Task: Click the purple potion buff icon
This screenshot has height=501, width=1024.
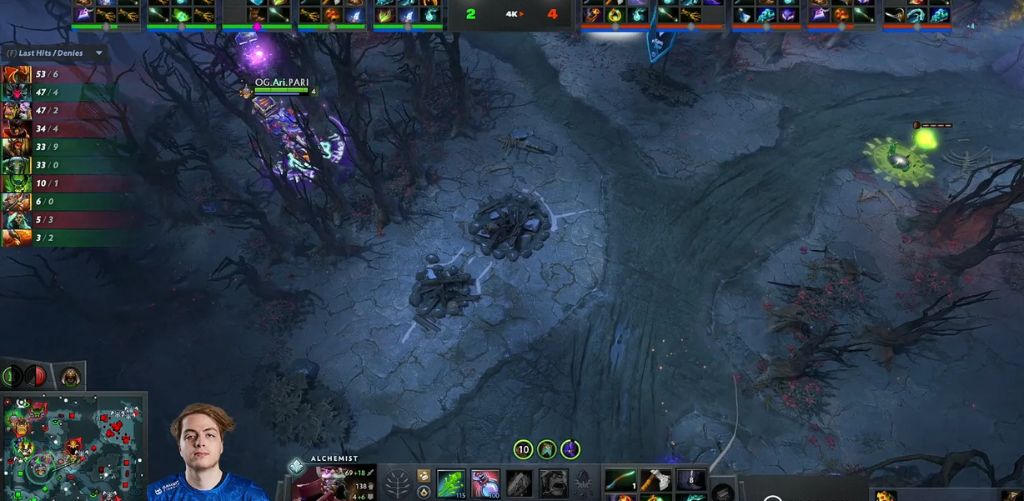Action: coord(570,450)
